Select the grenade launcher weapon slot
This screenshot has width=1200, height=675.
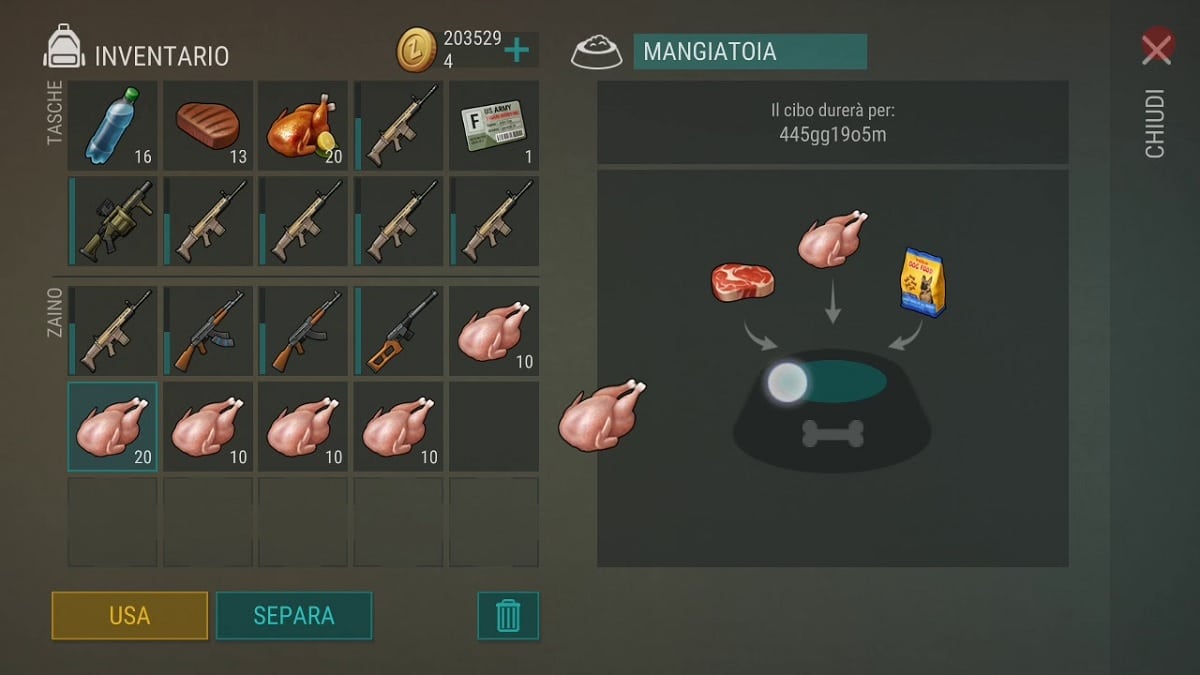[112, 221]
